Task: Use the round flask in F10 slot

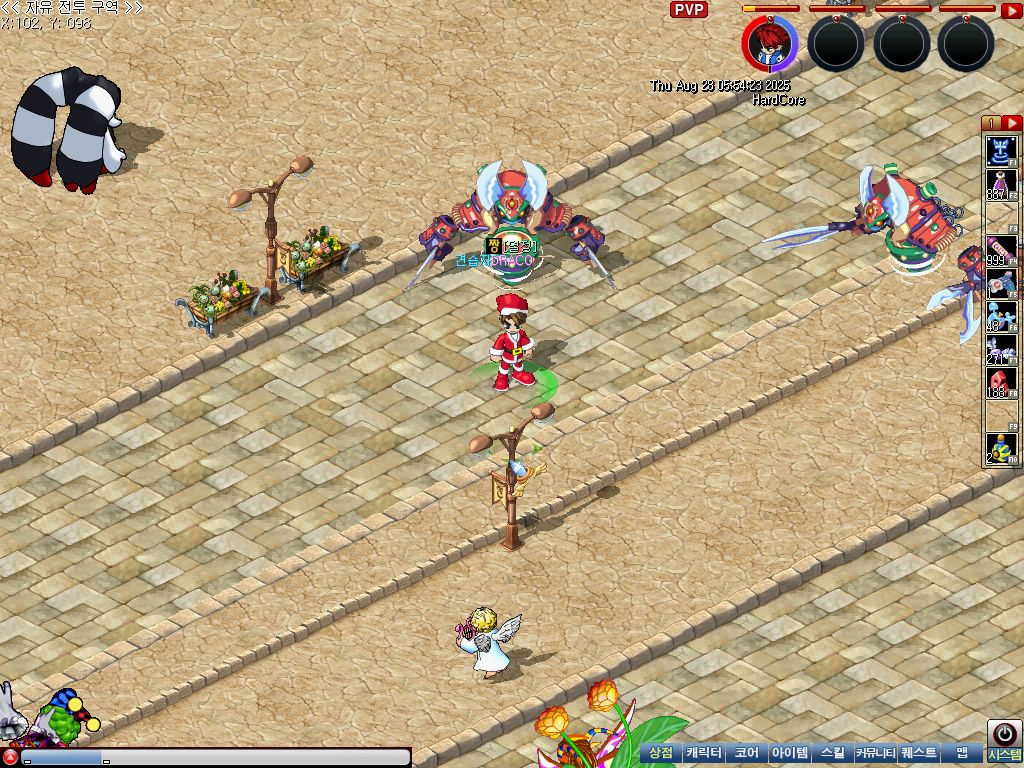Action: [x=1001, y=449]
